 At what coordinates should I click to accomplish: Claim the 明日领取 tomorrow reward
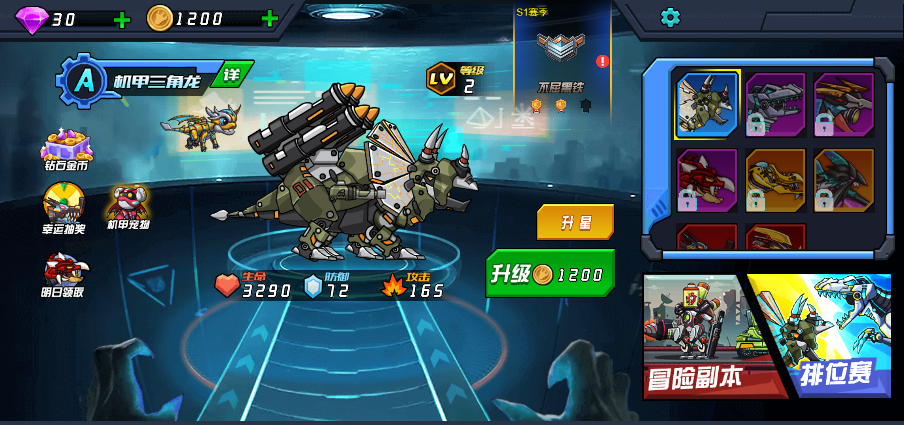63,273
